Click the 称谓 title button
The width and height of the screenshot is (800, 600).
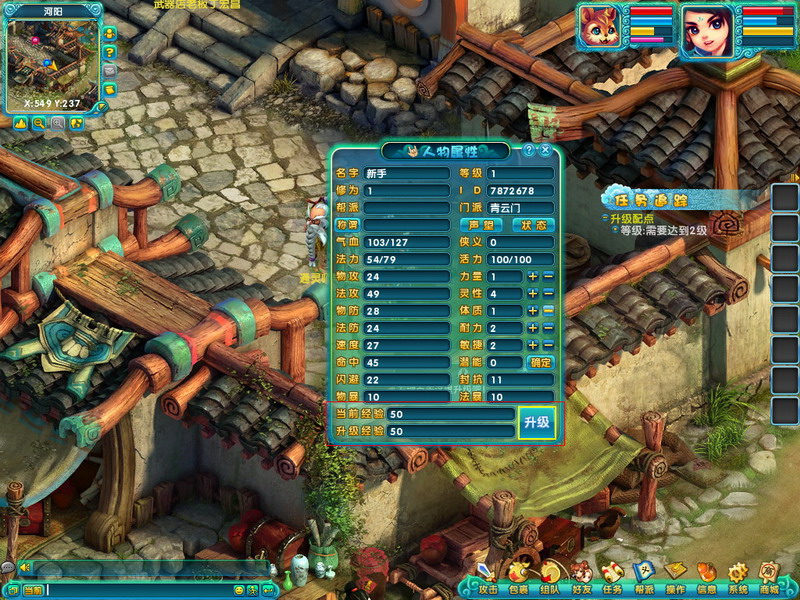tap(346, 225)
